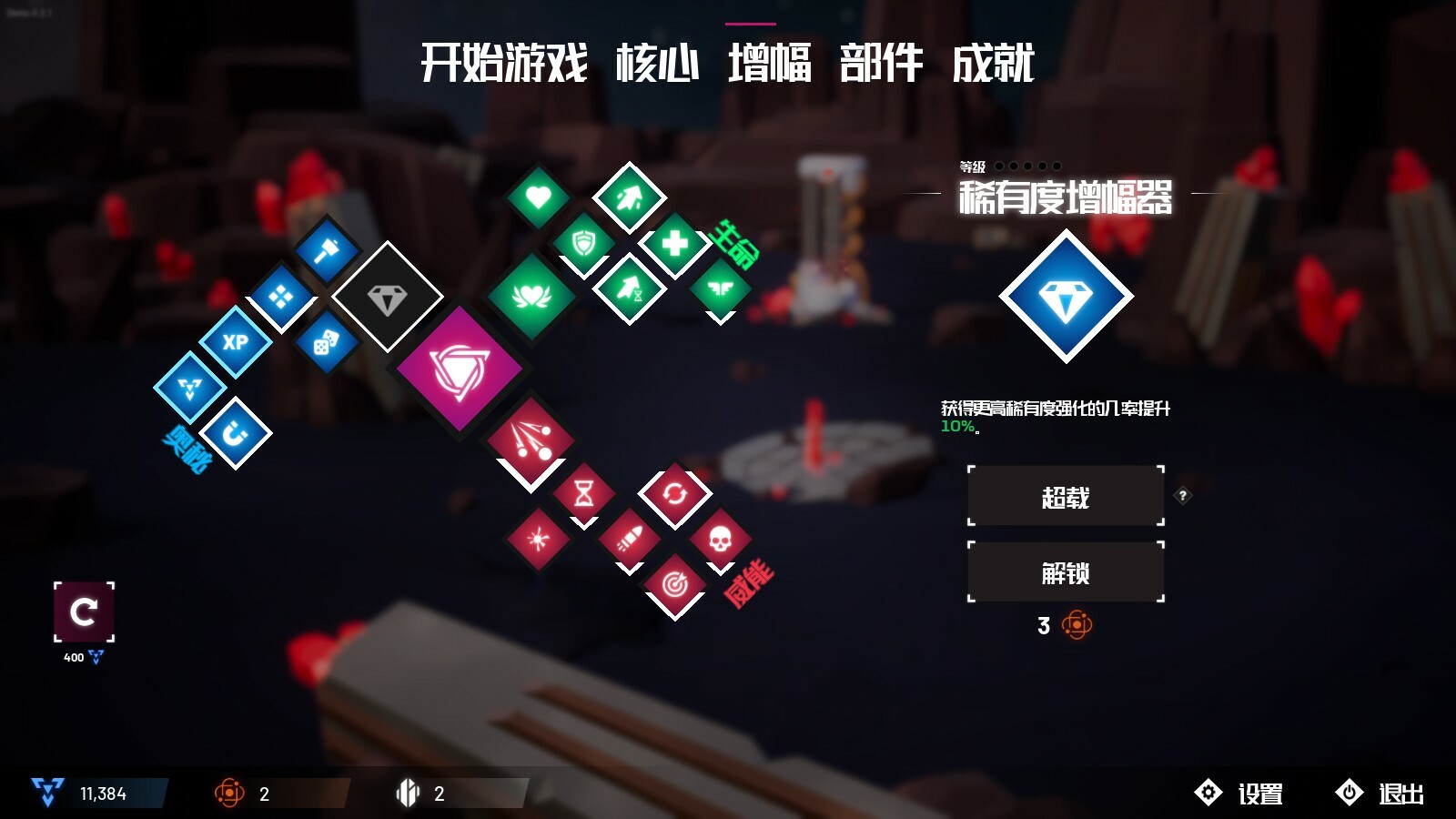
Task: Click the green shield node
Action: click(582, 244)
